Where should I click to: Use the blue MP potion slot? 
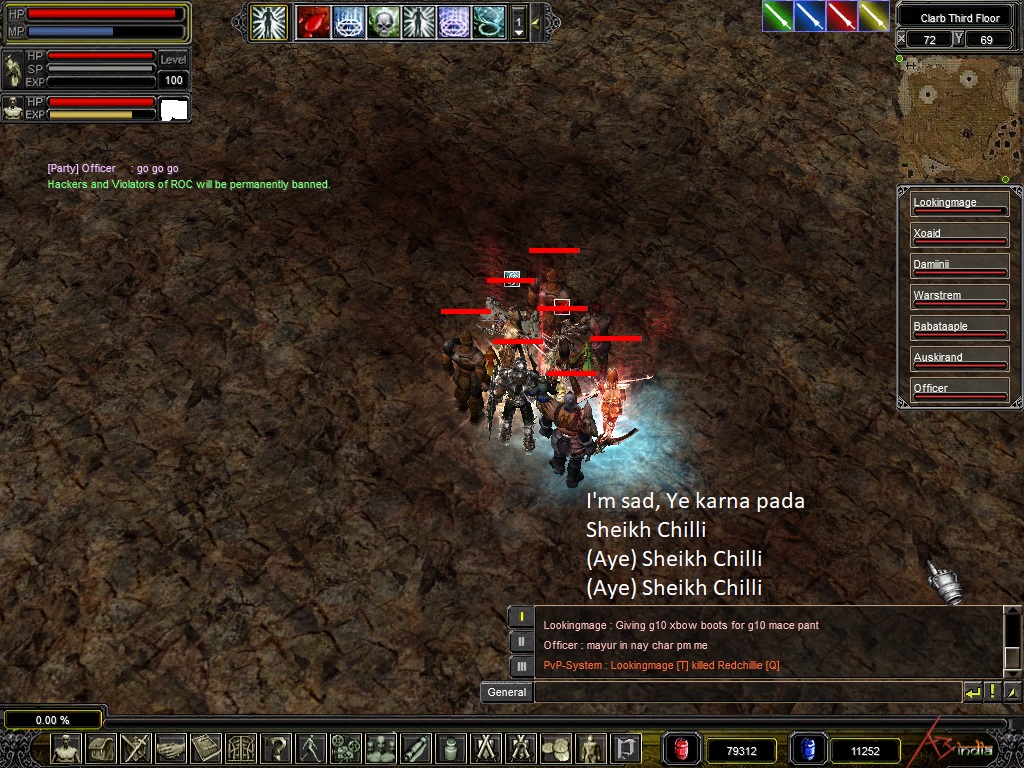pyautogui.click(x=807, y=749)
